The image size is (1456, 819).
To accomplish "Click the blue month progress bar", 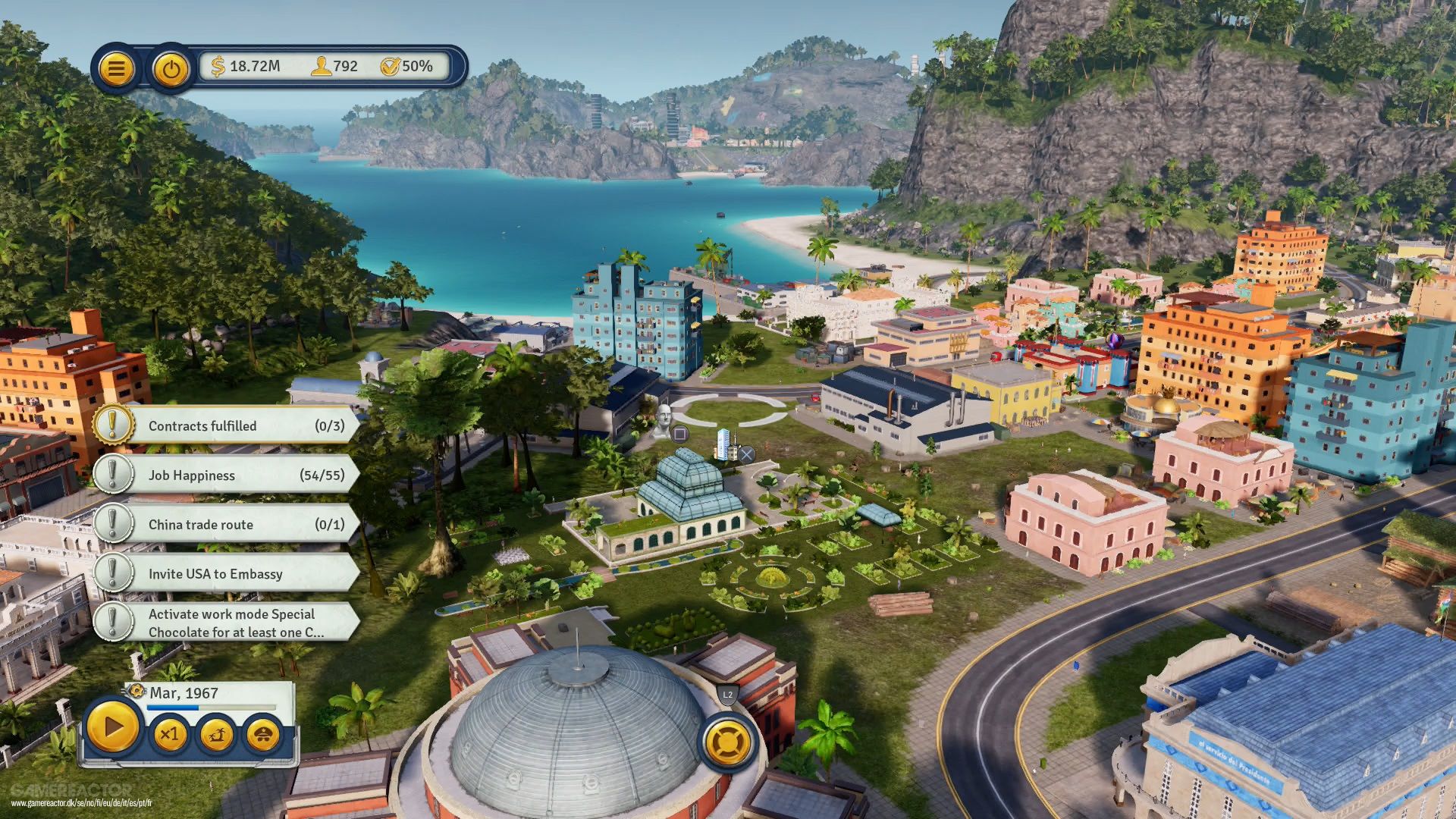I will [x=174, y=706].
